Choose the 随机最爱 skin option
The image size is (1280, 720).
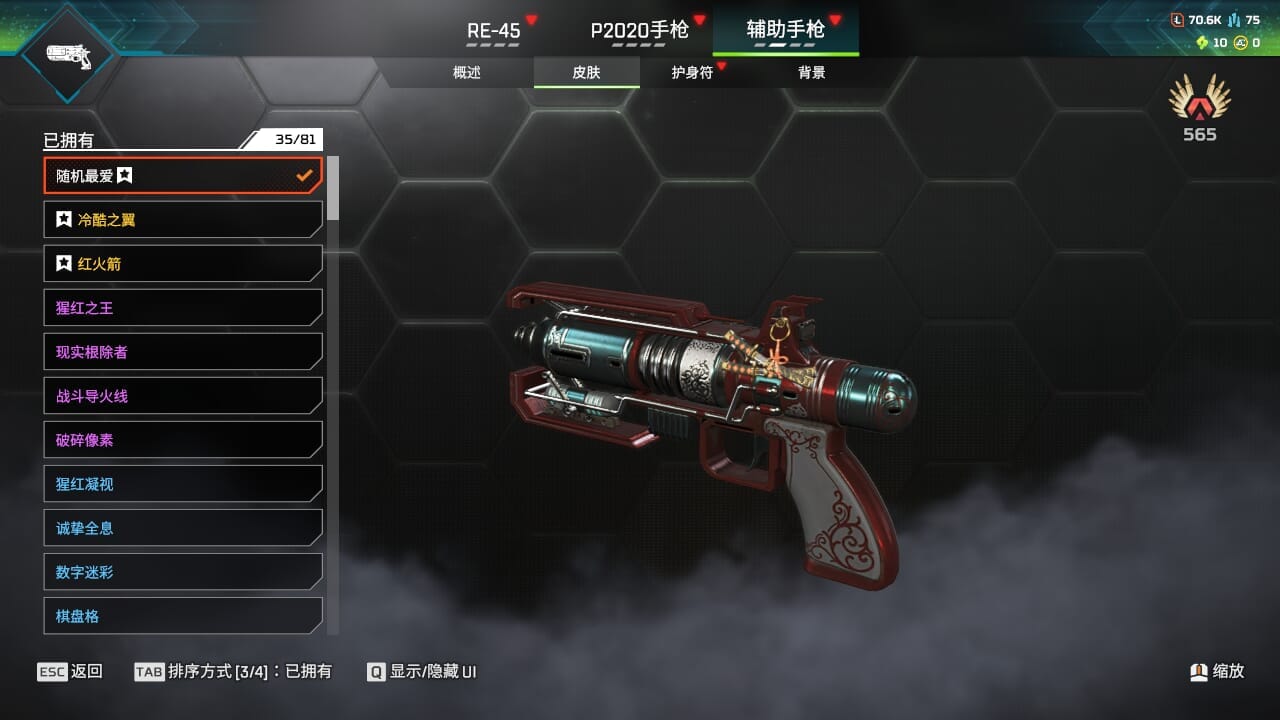(x=183, y=176)
